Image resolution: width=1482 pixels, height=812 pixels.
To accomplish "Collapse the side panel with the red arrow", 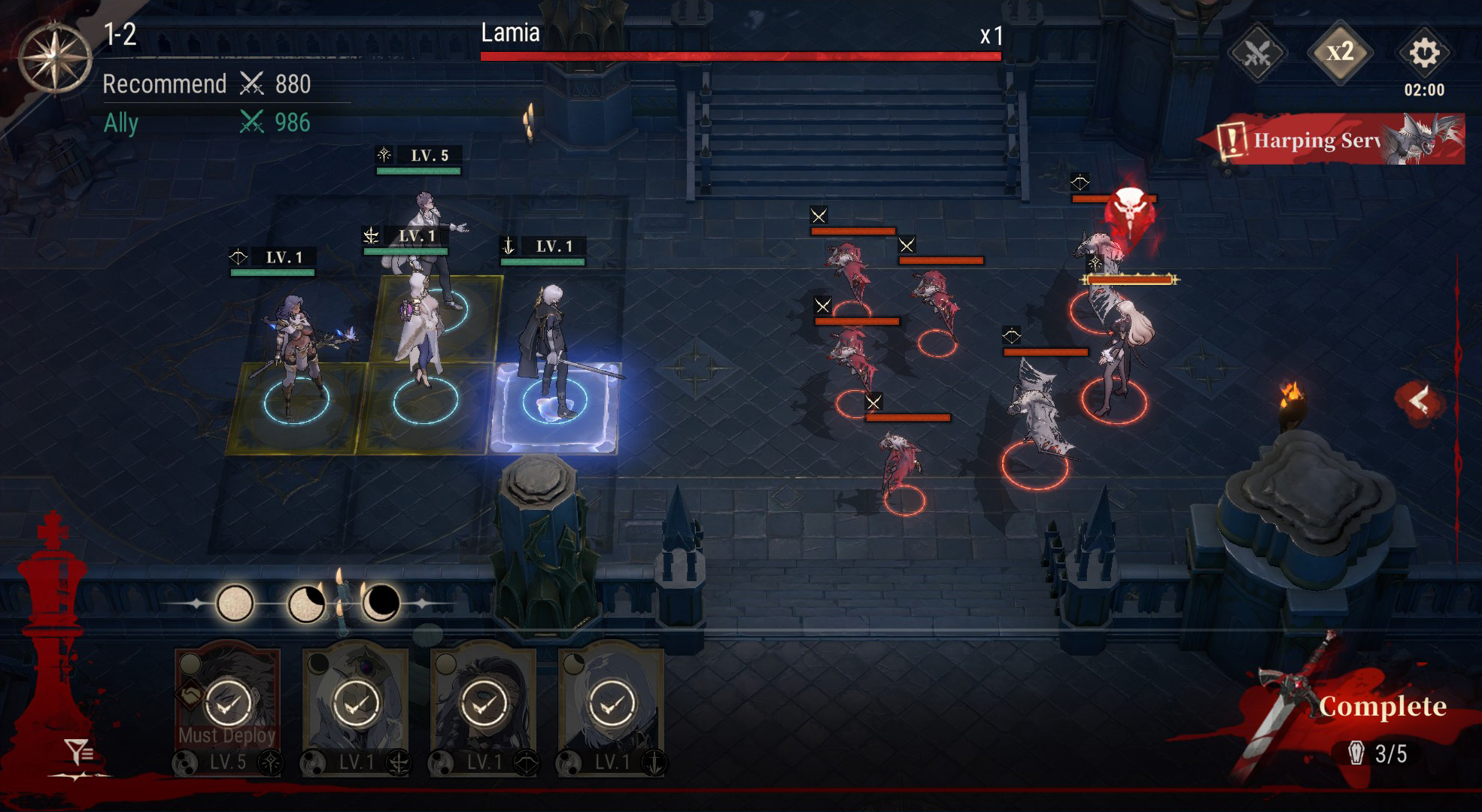I will 1420,401.
